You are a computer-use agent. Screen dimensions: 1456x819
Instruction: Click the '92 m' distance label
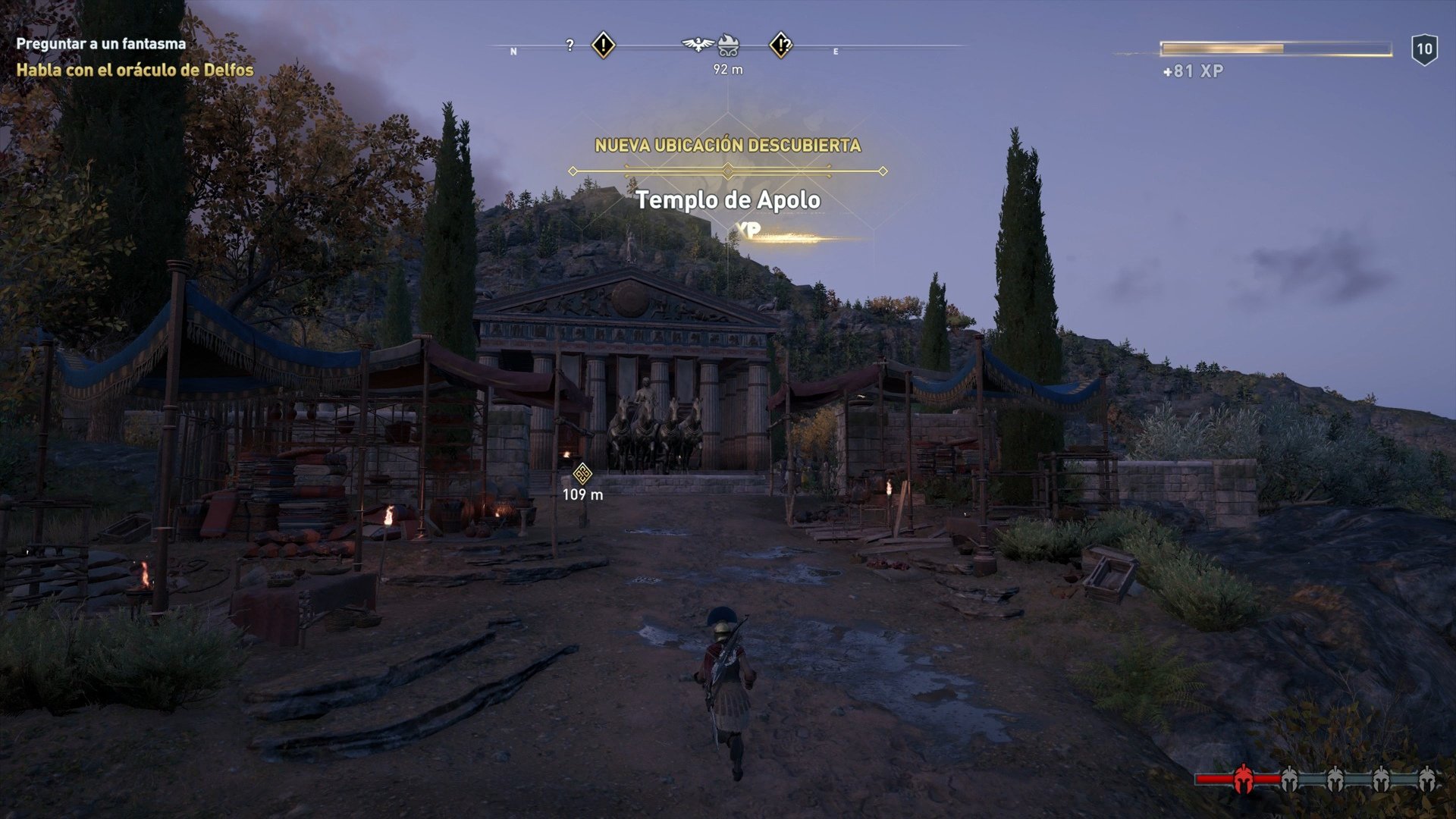(728, 69)
